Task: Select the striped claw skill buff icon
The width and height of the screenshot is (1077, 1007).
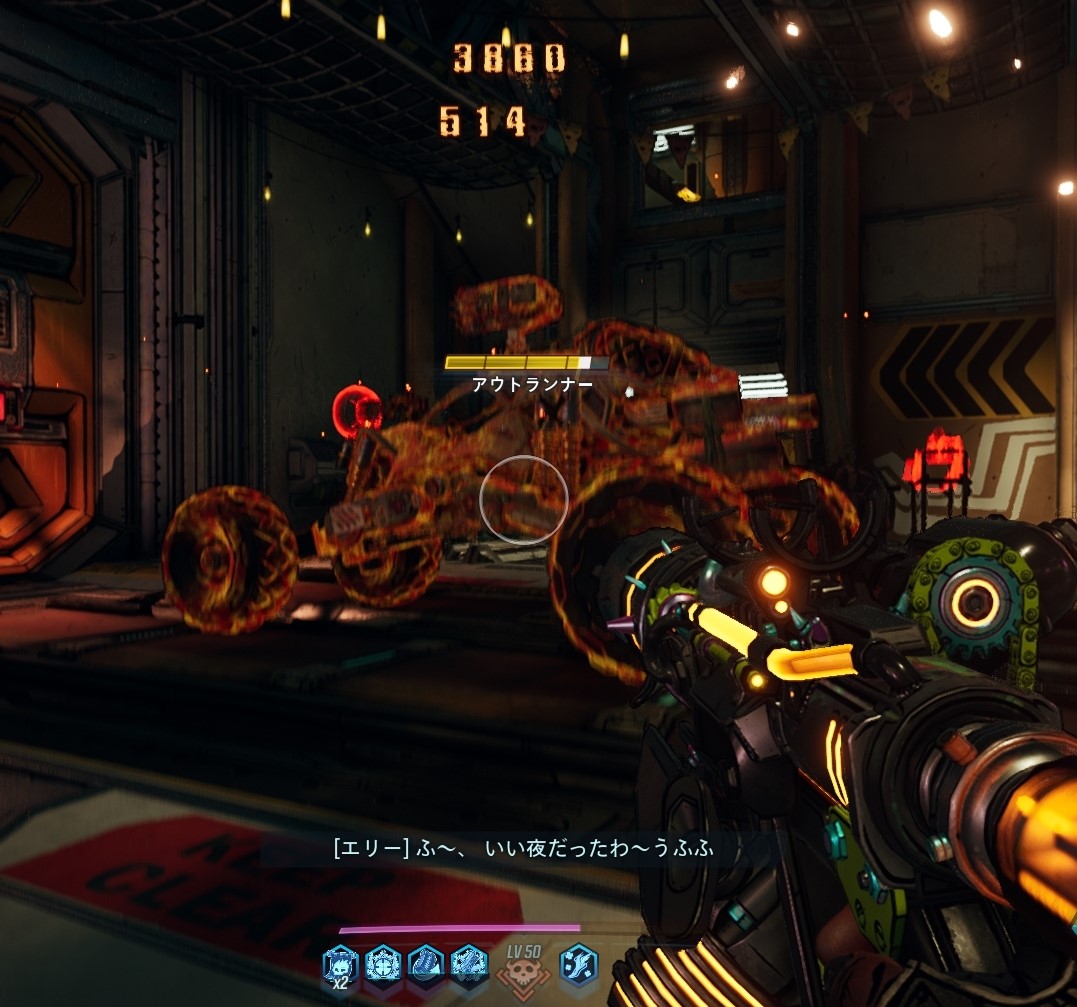Action: click(426, 965)
